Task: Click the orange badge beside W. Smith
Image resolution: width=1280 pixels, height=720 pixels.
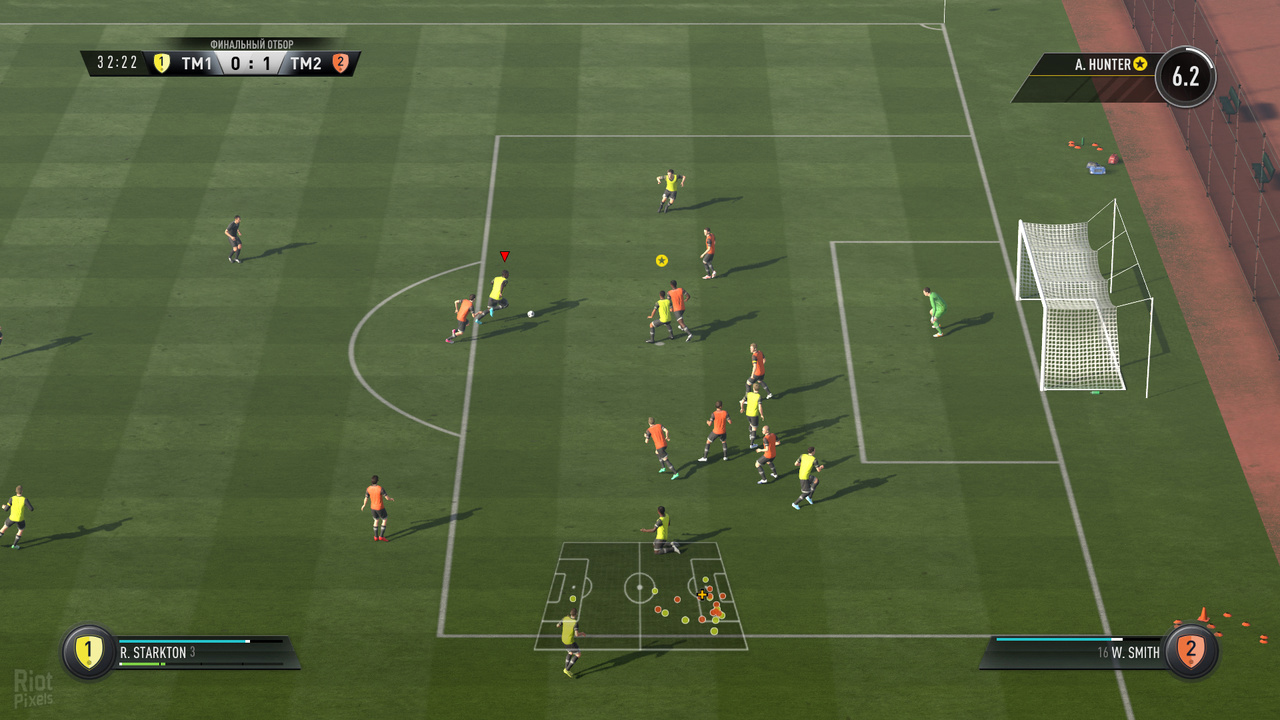Action: (x=1191, y=650)
